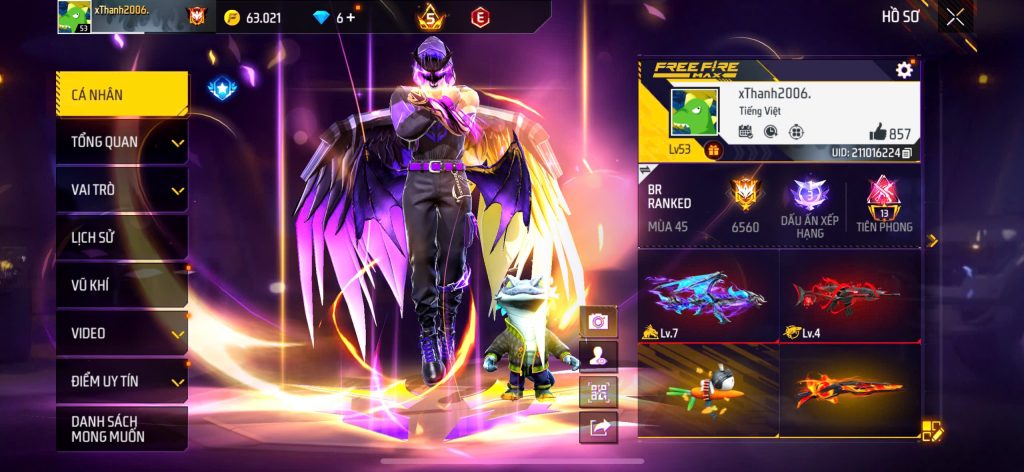Screen dimensions: 1024x472
Task: Show the Video section
Action: 121,333
